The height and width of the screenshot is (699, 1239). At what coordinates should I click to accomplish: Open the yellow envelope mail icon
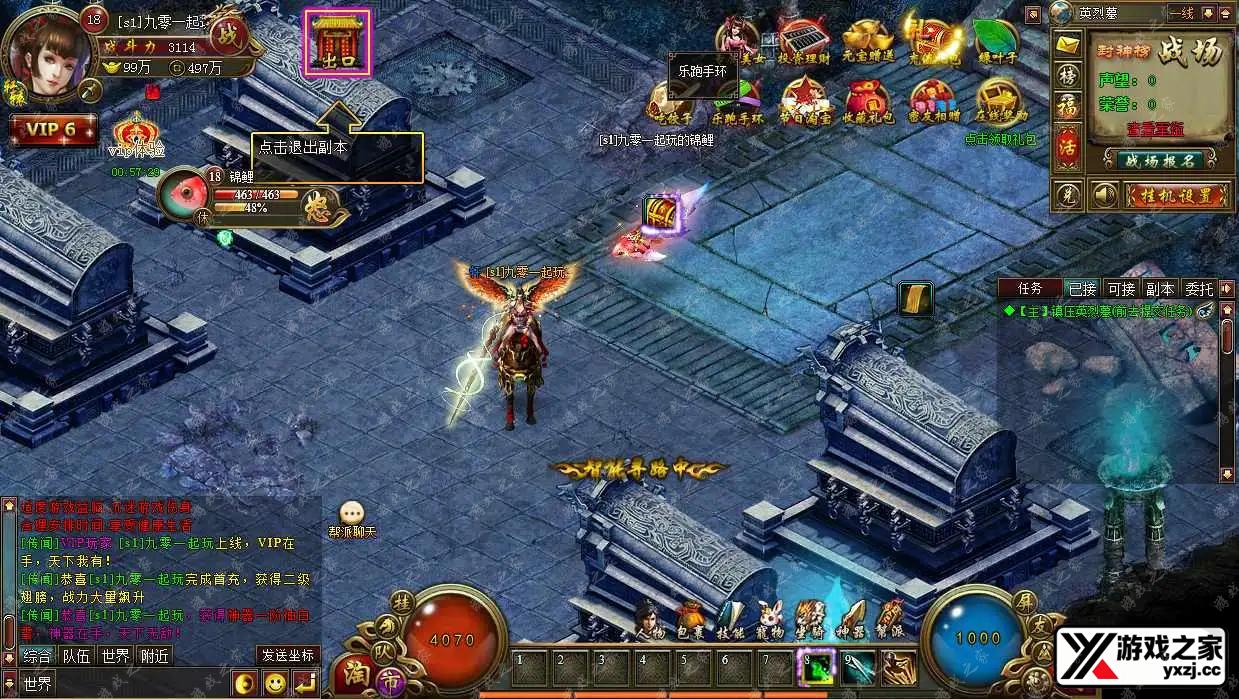pyautogui.click(x=1068, y=46)
